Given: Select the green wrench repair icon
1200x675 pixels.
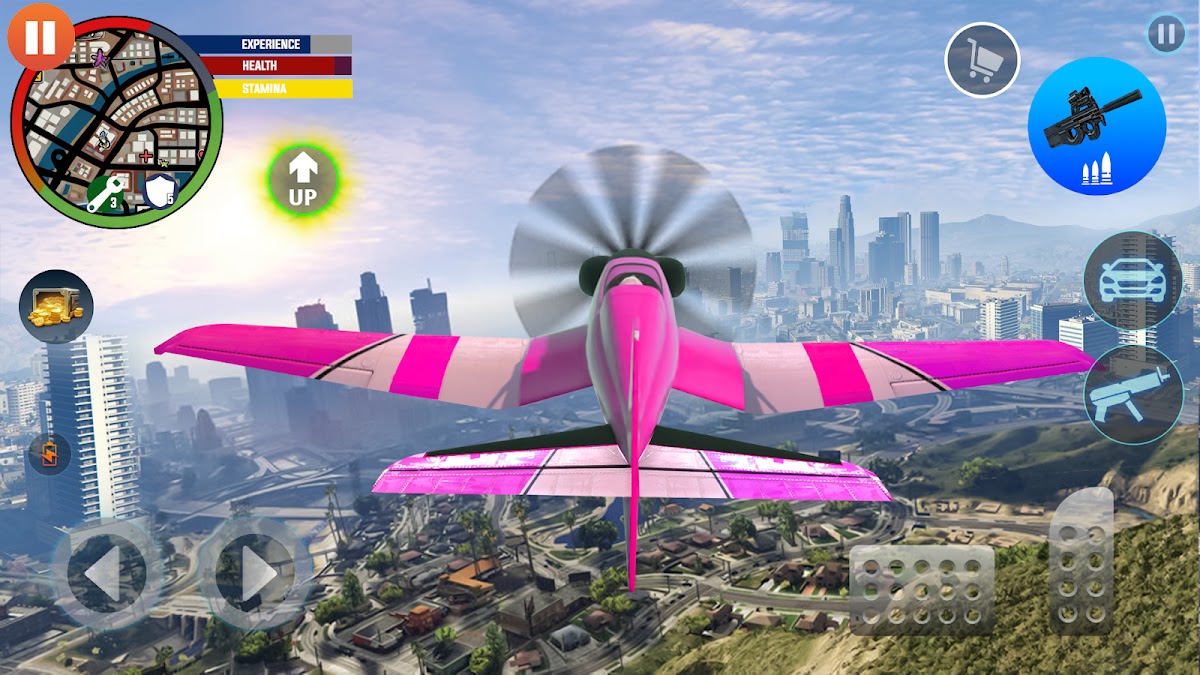Looking at the screenshot, I should point(104,194).
